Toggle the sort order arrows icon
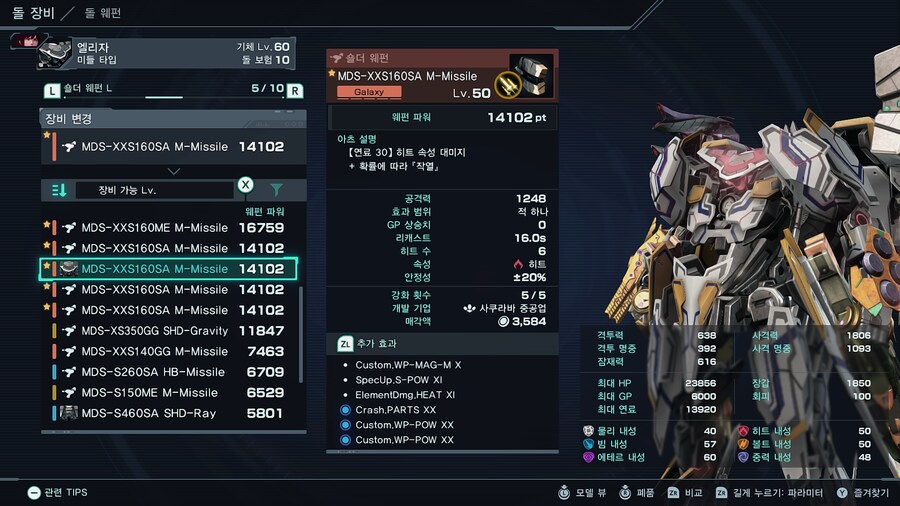The image size is (900, 506). pos(59,190)
